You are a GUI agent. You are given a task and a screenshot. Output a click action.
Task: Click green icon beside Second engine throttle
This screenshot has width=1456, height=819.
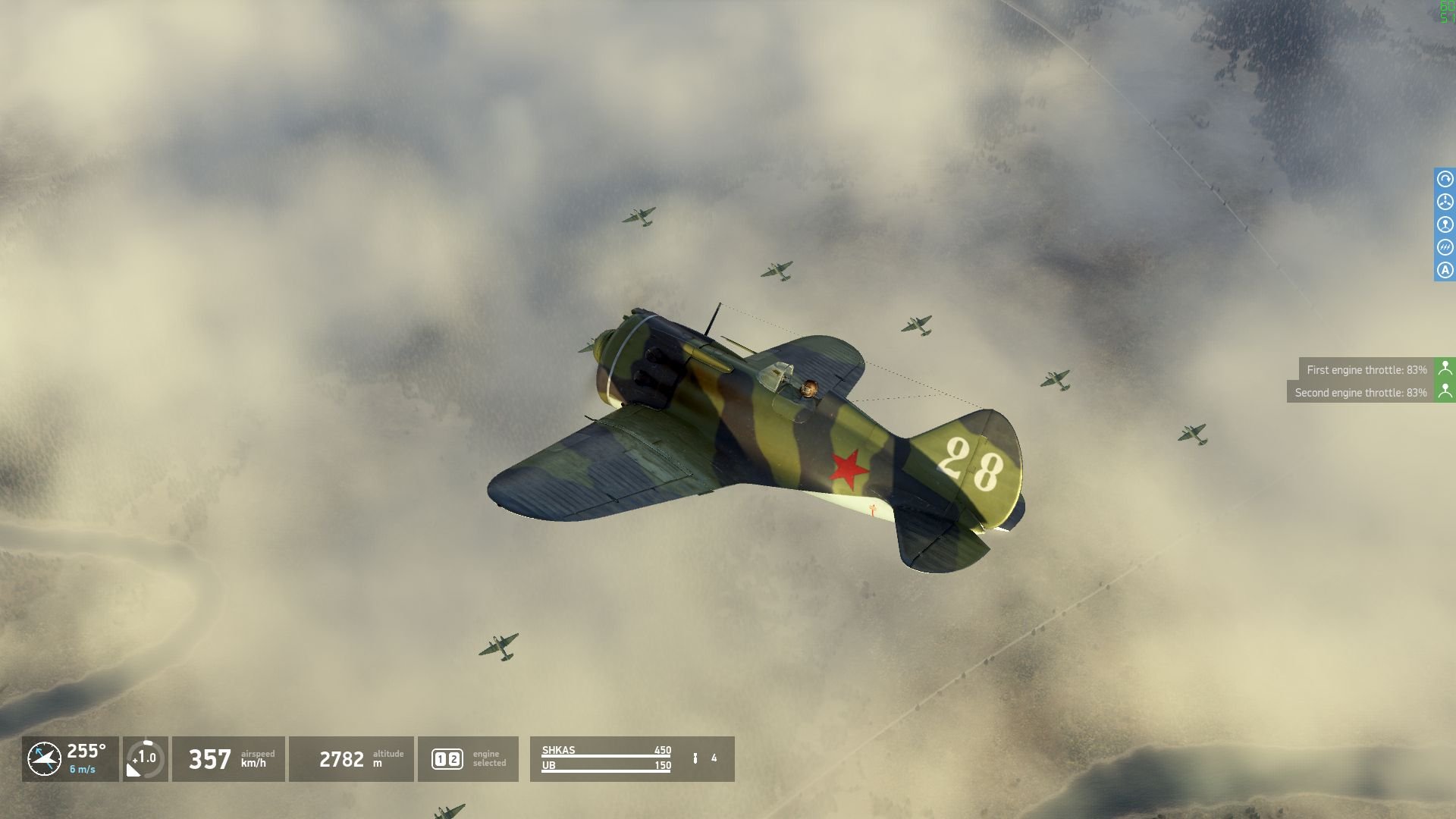pyautogui.click(x=1445, y=391)
